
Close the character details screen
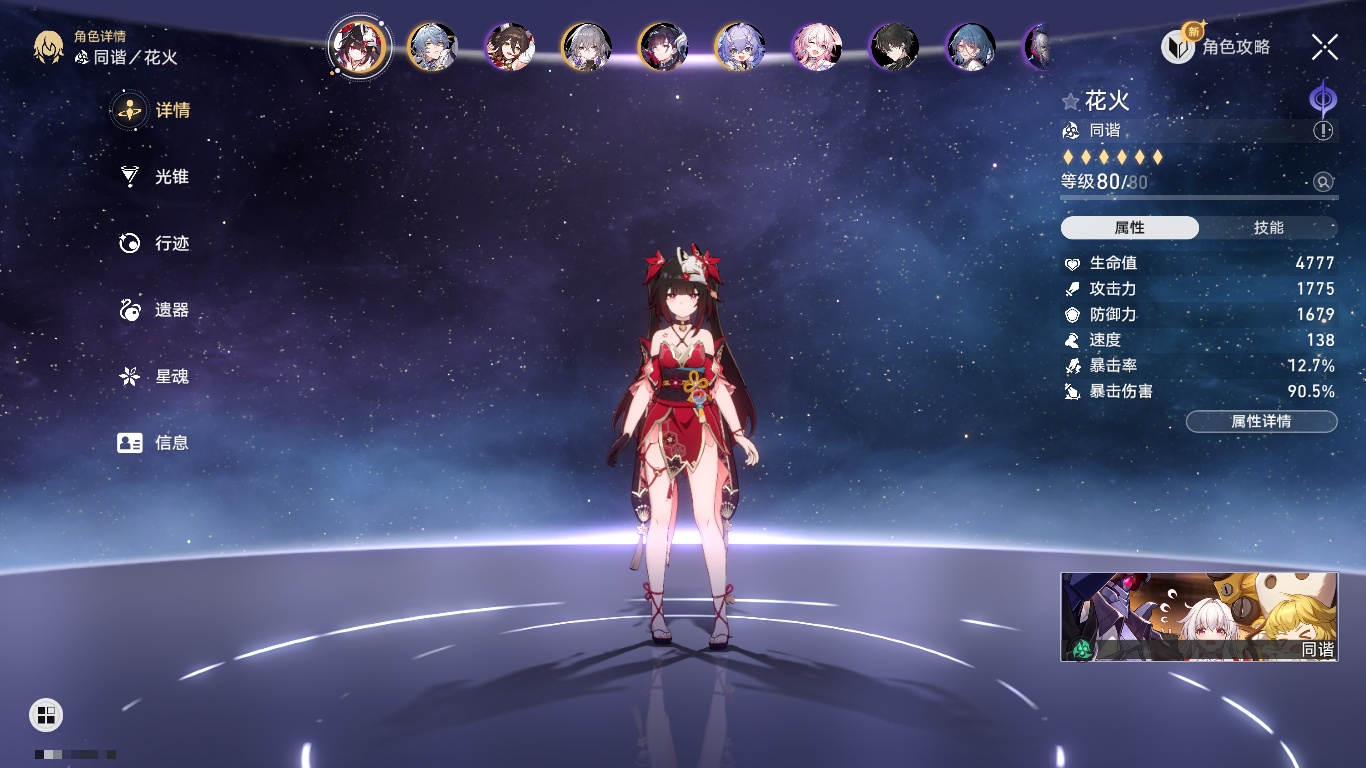(x=1325, y=46)
